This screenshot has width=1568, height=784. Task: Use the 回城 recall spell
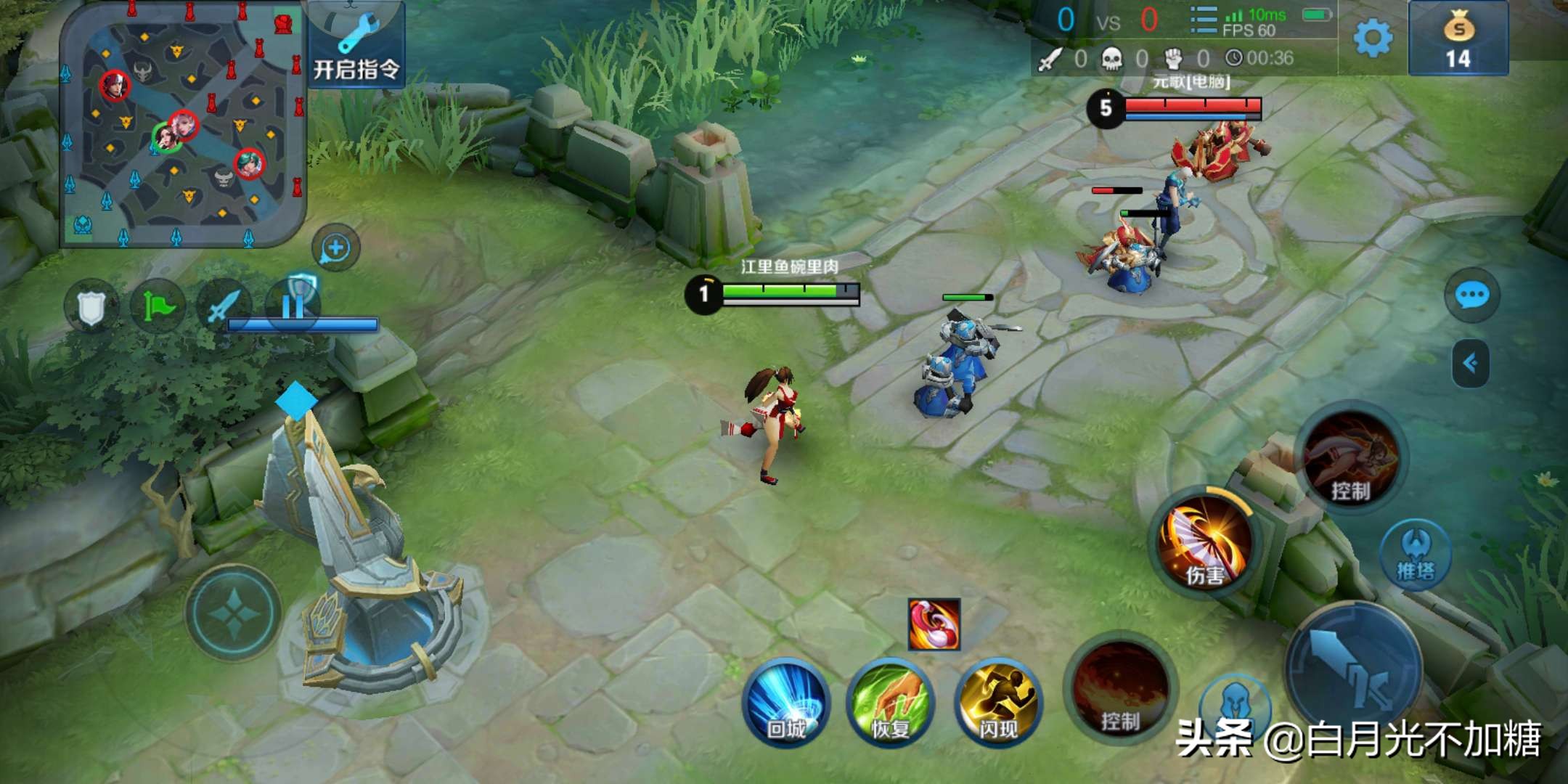[787, 702]
